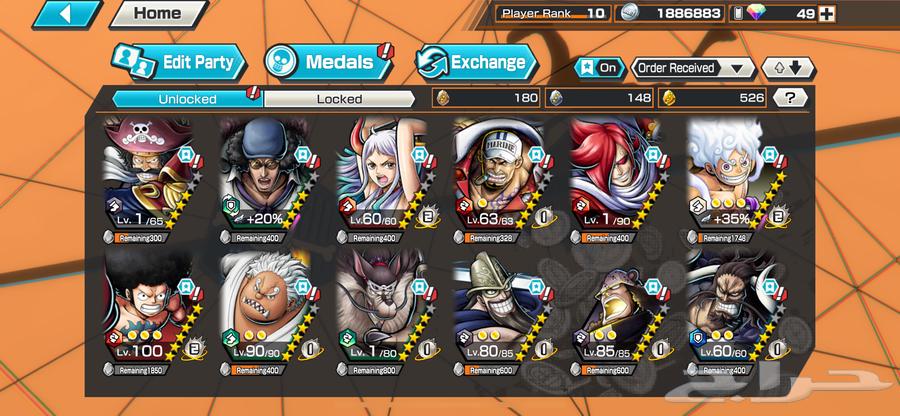The height and width of the screenshot is (416, 900).
Task: Toggle the bookmark On filter
Action: click(600, 68)
